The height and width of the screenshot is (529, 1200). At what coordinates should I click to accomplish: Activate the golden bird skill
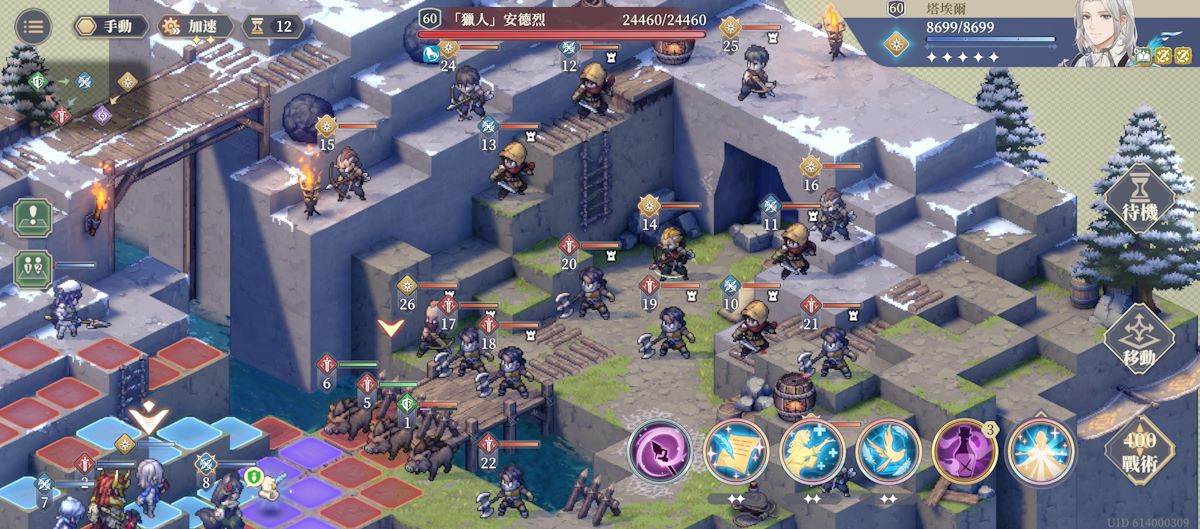[887, 452]
